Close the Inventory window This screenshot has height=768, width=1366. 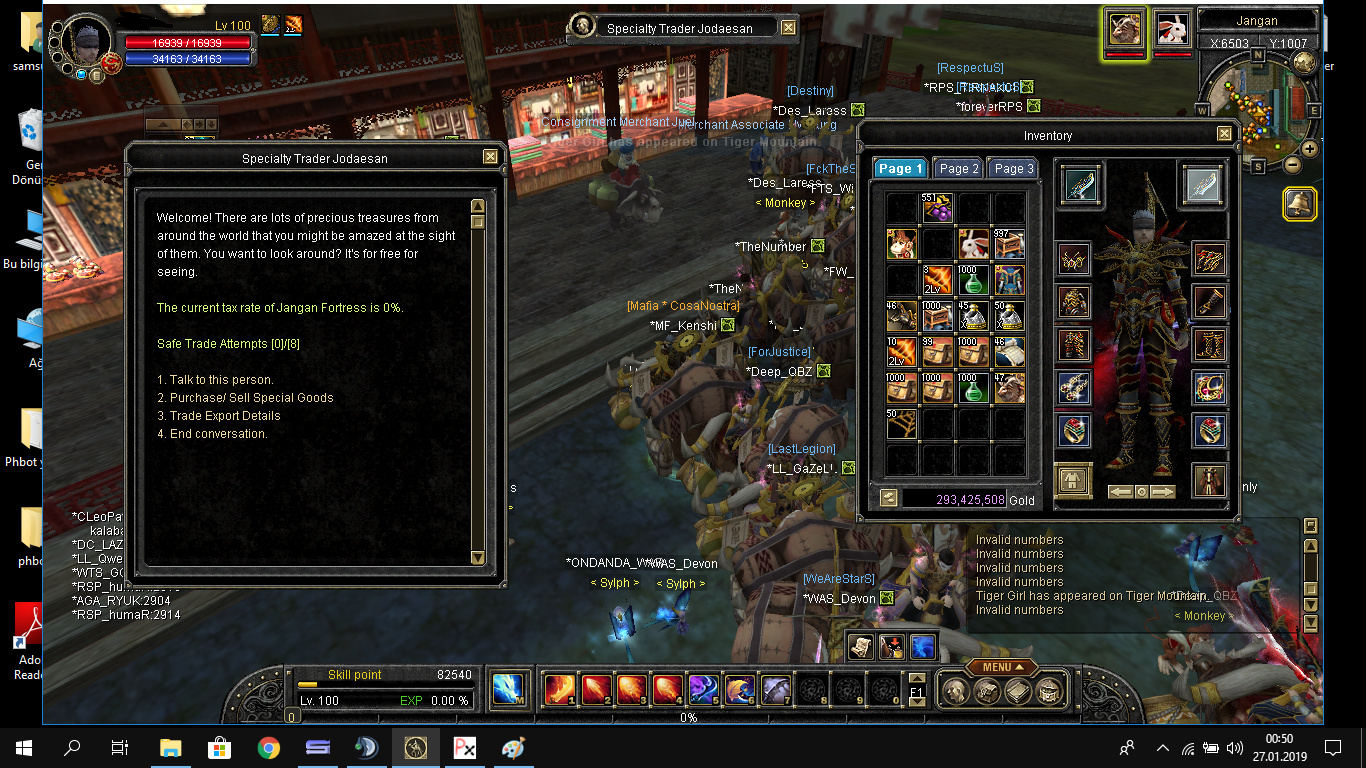(x=1224, y=134)
